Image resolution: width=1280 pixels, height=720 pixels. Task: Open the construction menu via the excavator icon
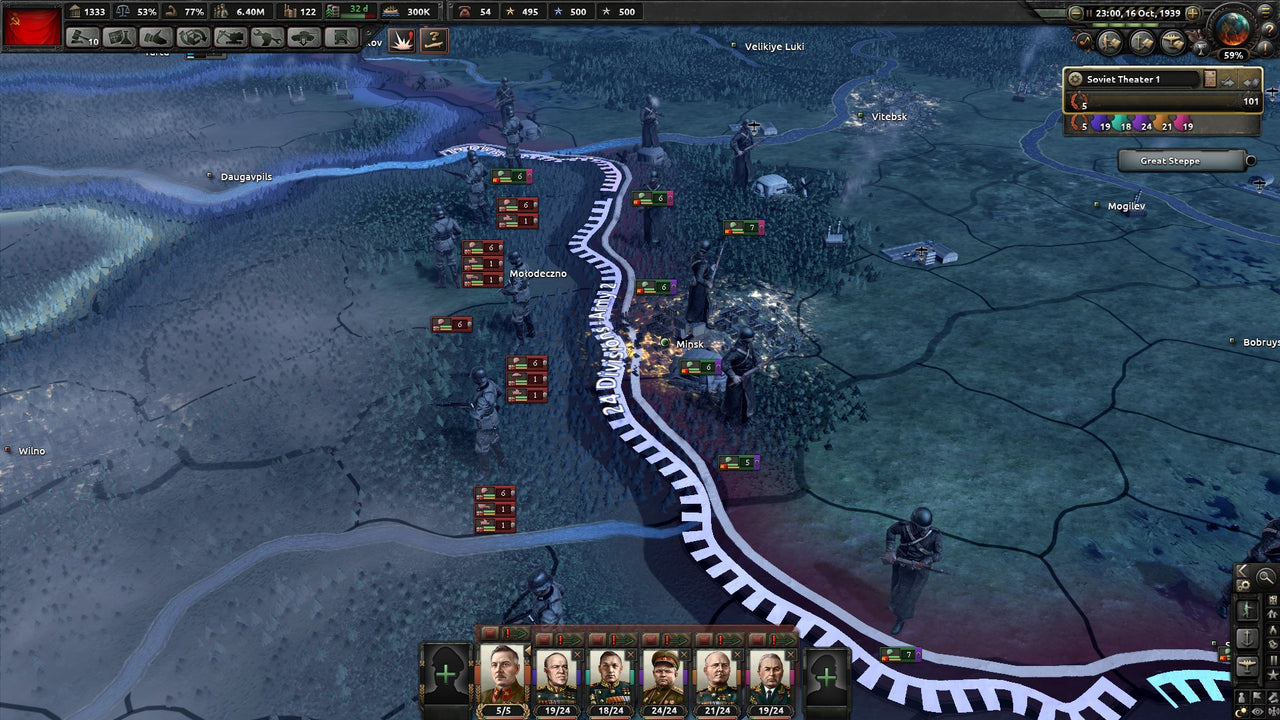tap(229, 37)
